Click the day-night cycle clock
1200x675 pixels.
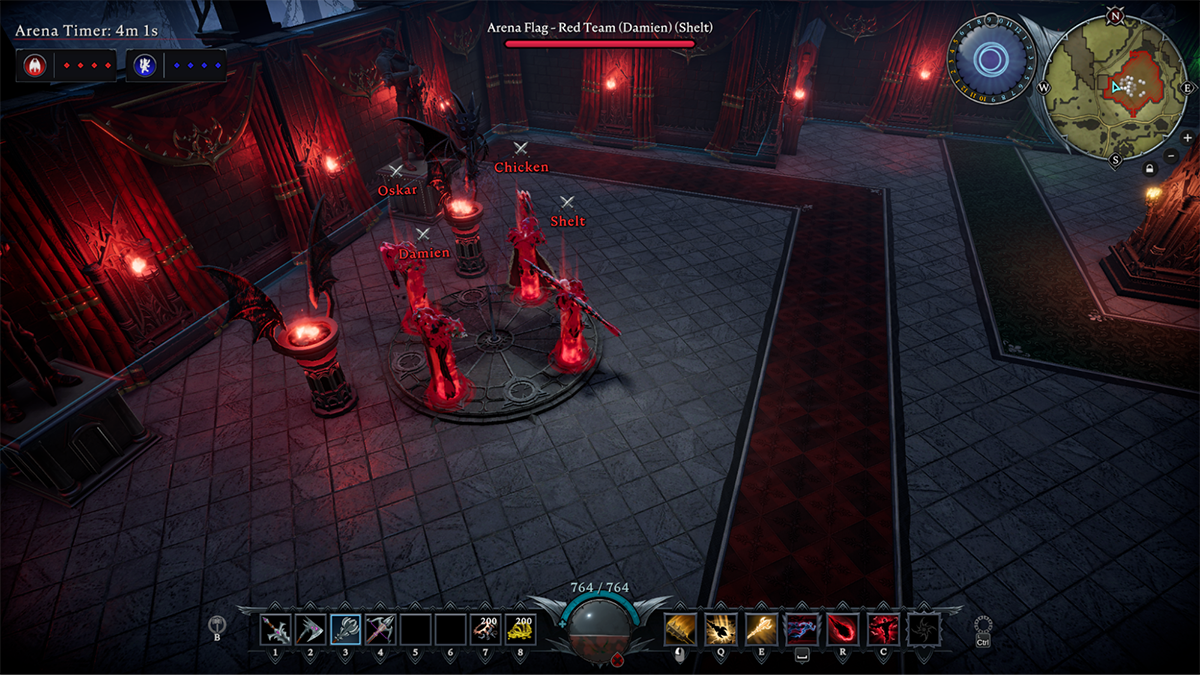pos(989,61)
